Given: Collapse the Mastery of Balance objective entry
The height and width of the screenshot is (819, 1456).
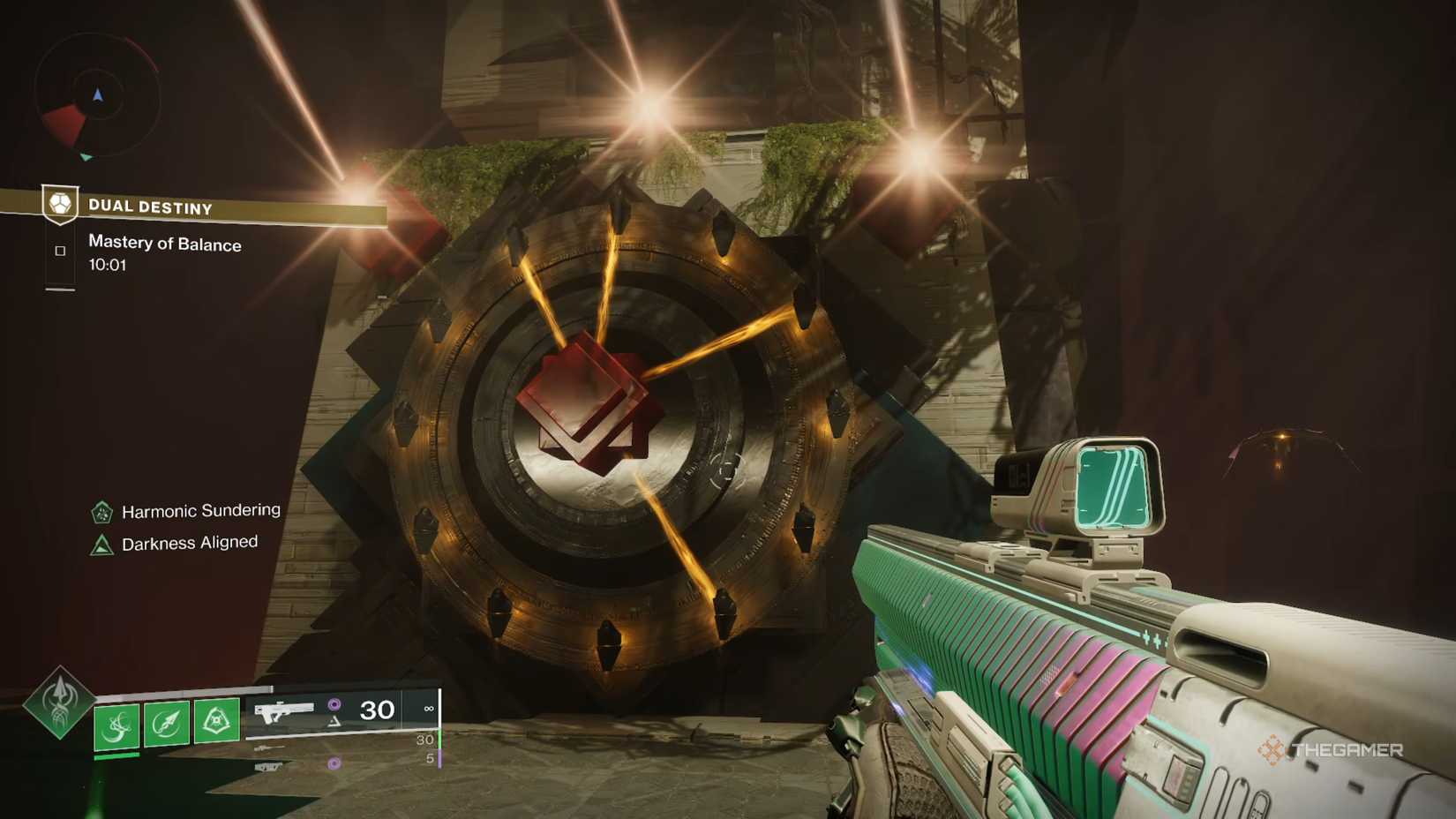Looking at the screenshot, I should 164,245.
